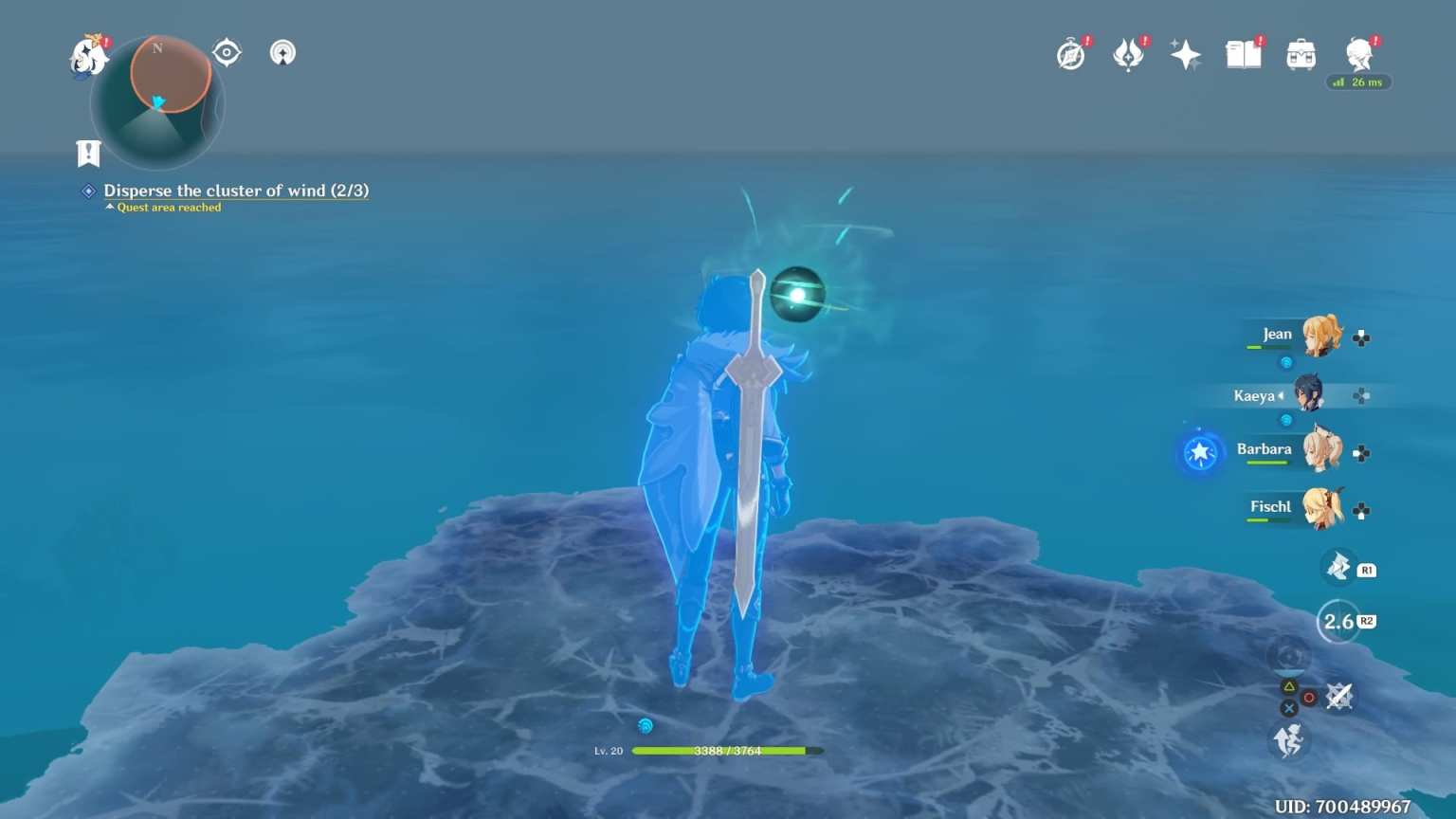
Task: Open the Events page via the timer icon
Action: click(1069, 54)
